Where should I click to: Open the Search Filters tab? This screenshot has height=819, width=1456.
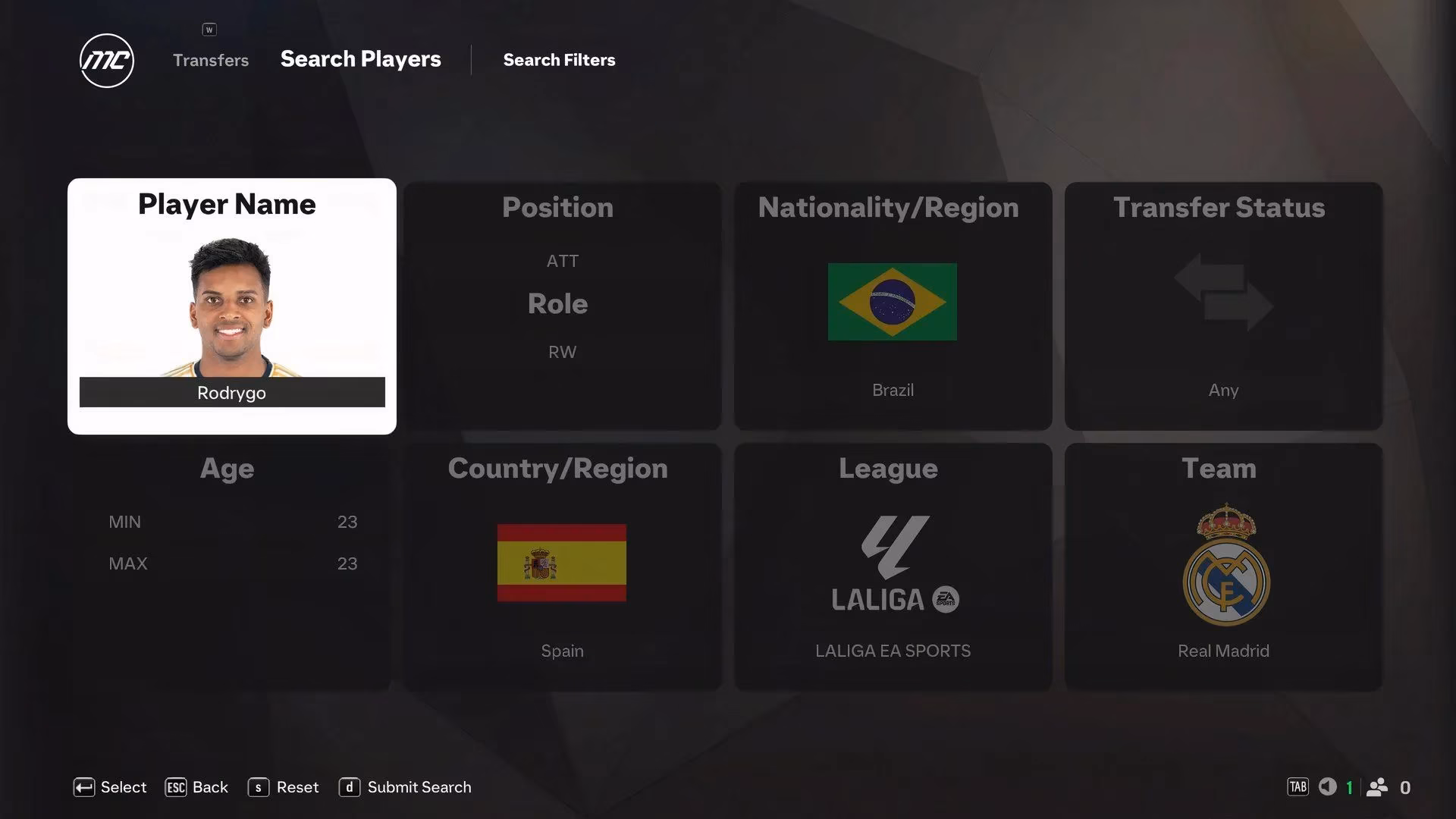click(559, 60)
